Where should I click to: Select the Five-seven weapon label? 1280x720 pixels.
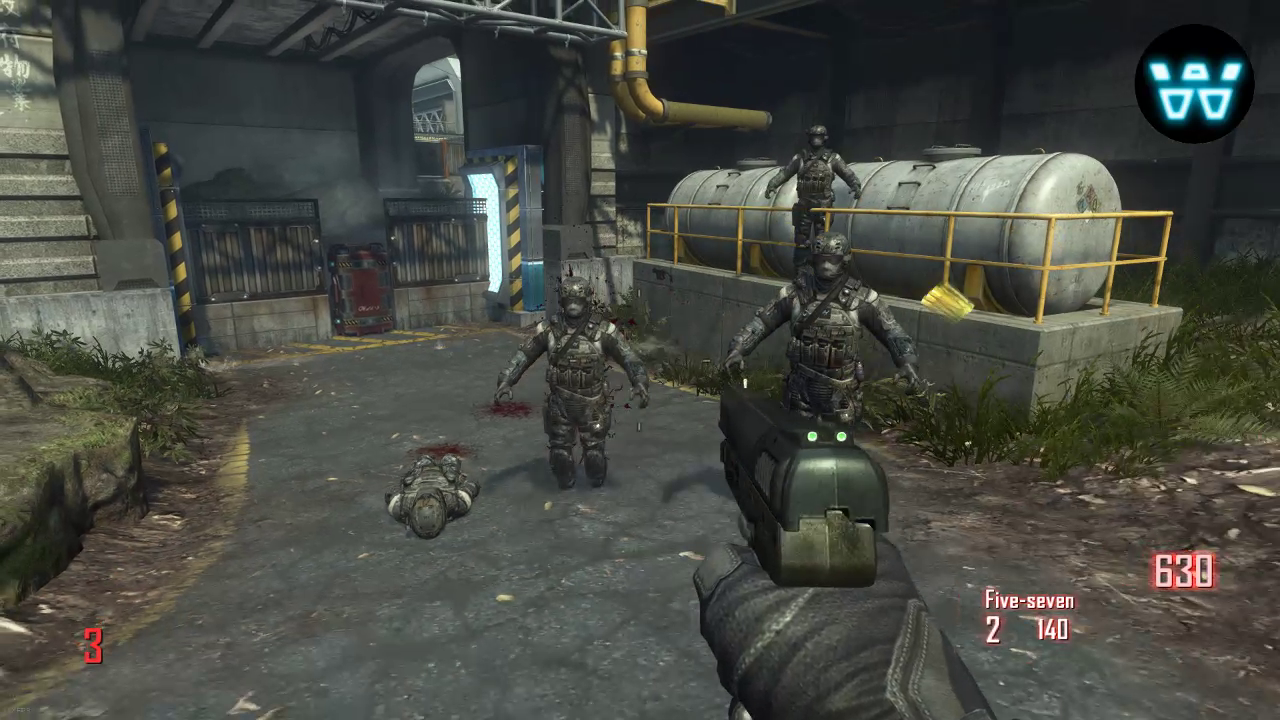coord(1029,600)
